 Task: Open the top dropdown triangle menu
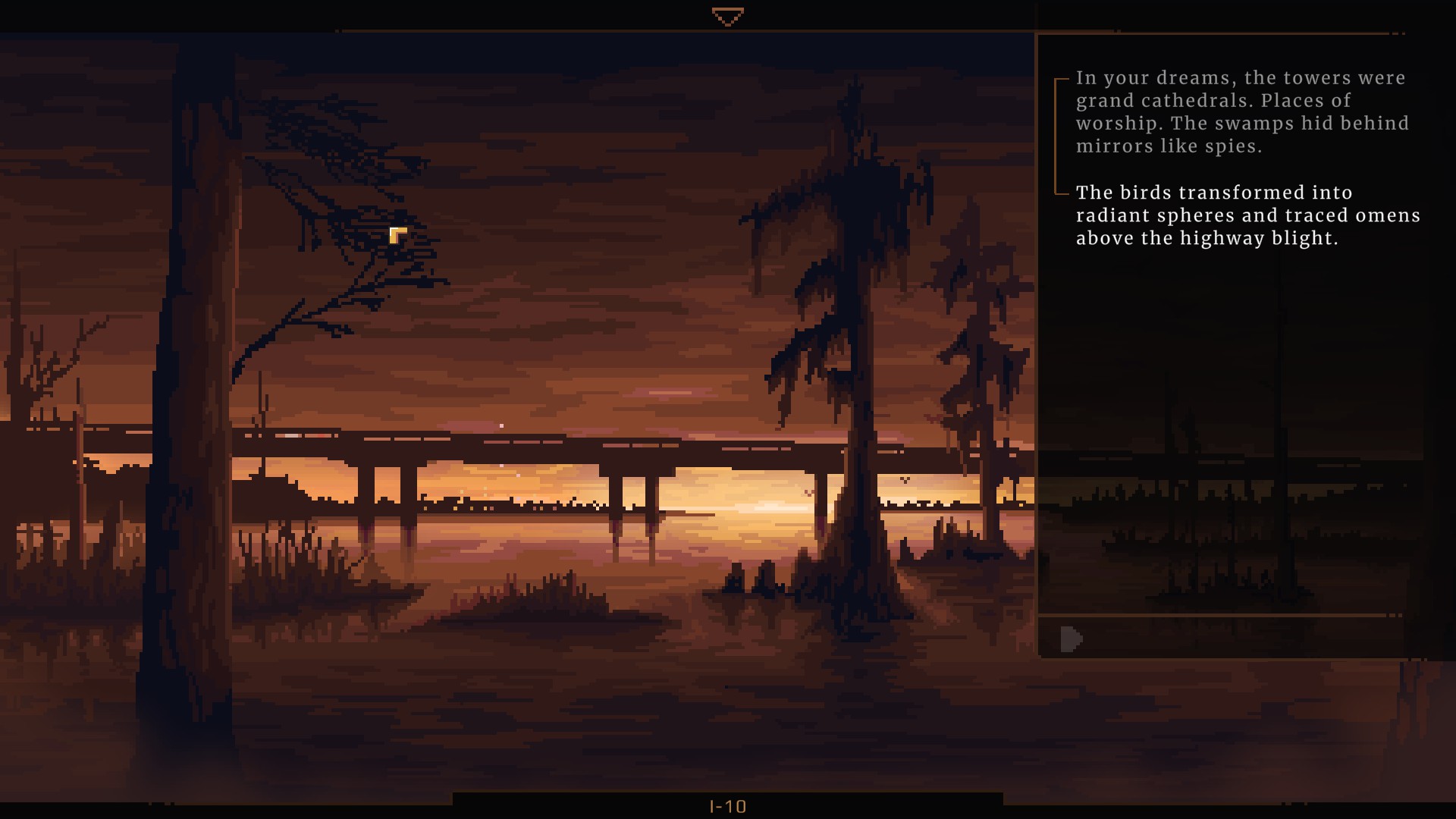[727, 17]
